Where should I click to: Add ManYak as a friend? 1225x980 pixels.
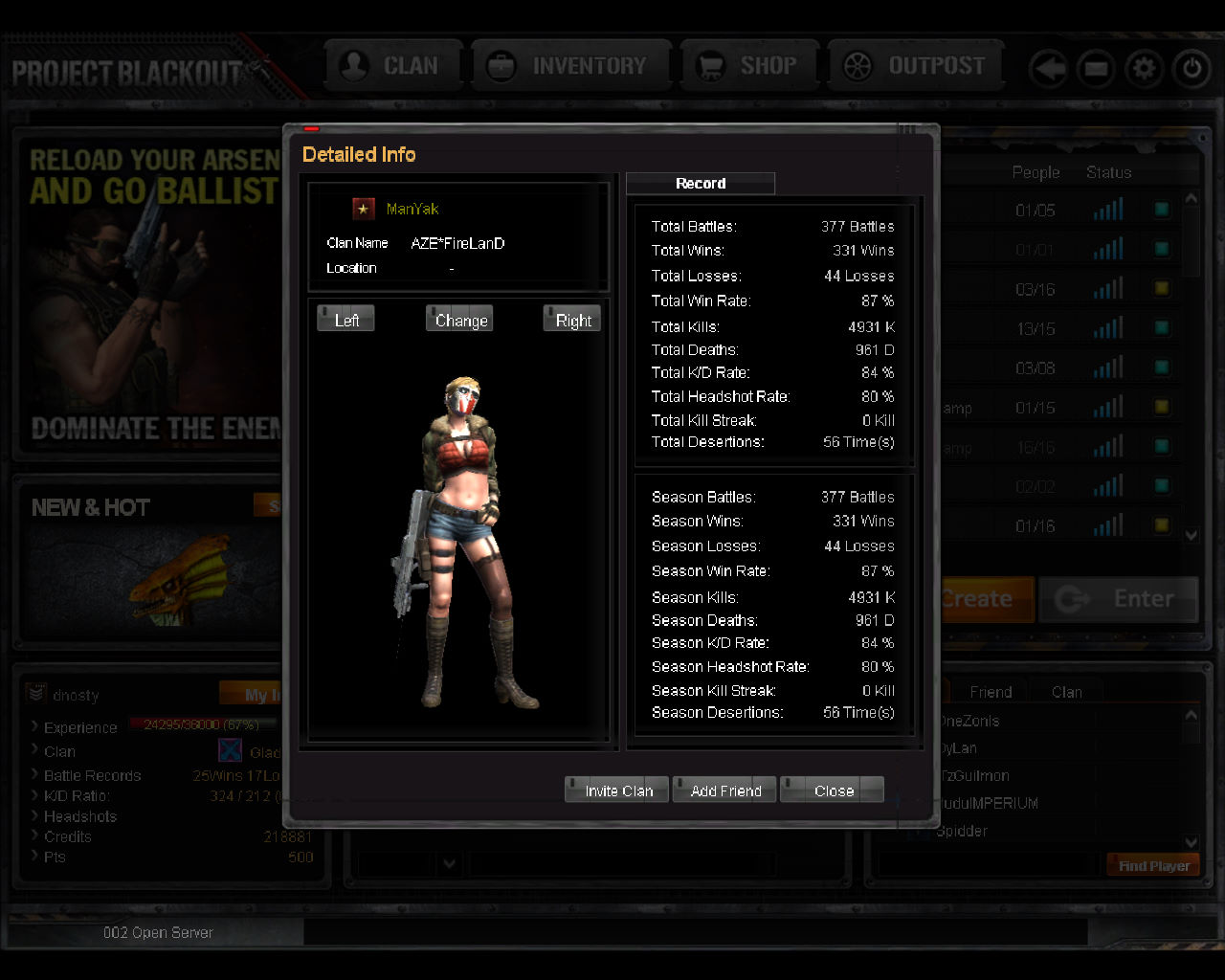pos(724,791)
